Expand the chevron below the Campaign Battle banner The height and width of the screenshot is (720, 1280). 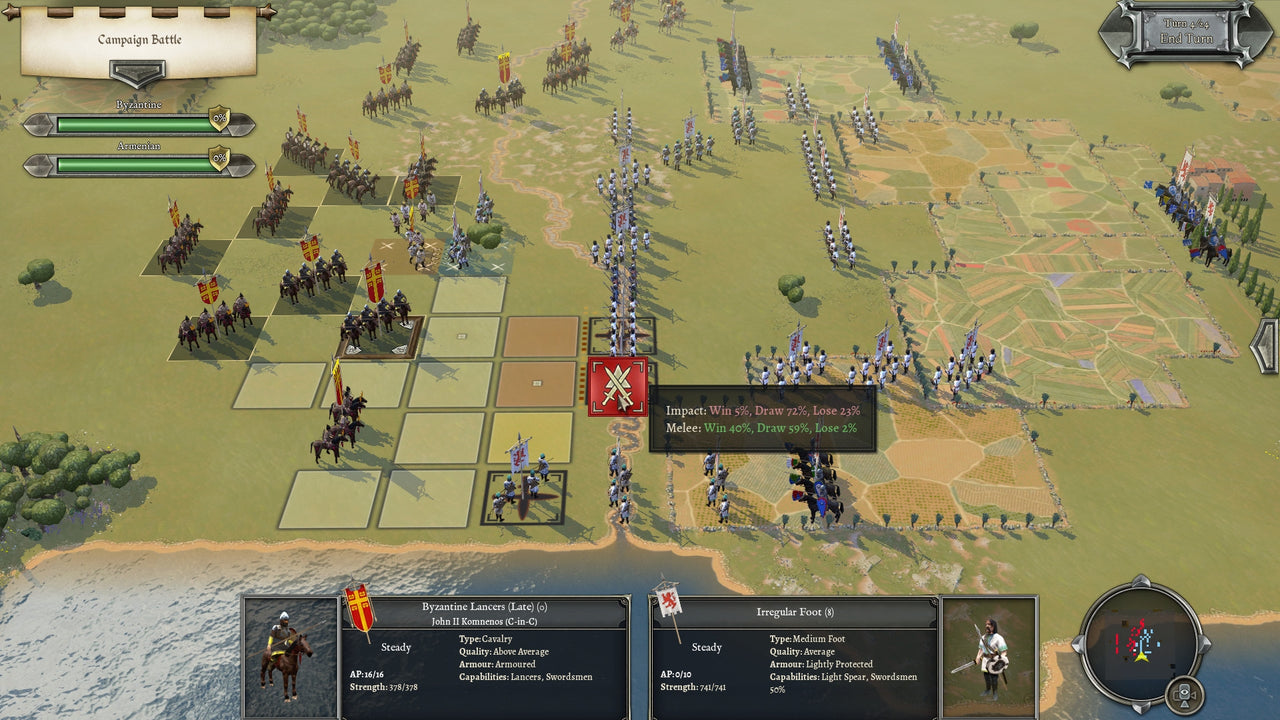pyautogui.click(x=139, y=72)
